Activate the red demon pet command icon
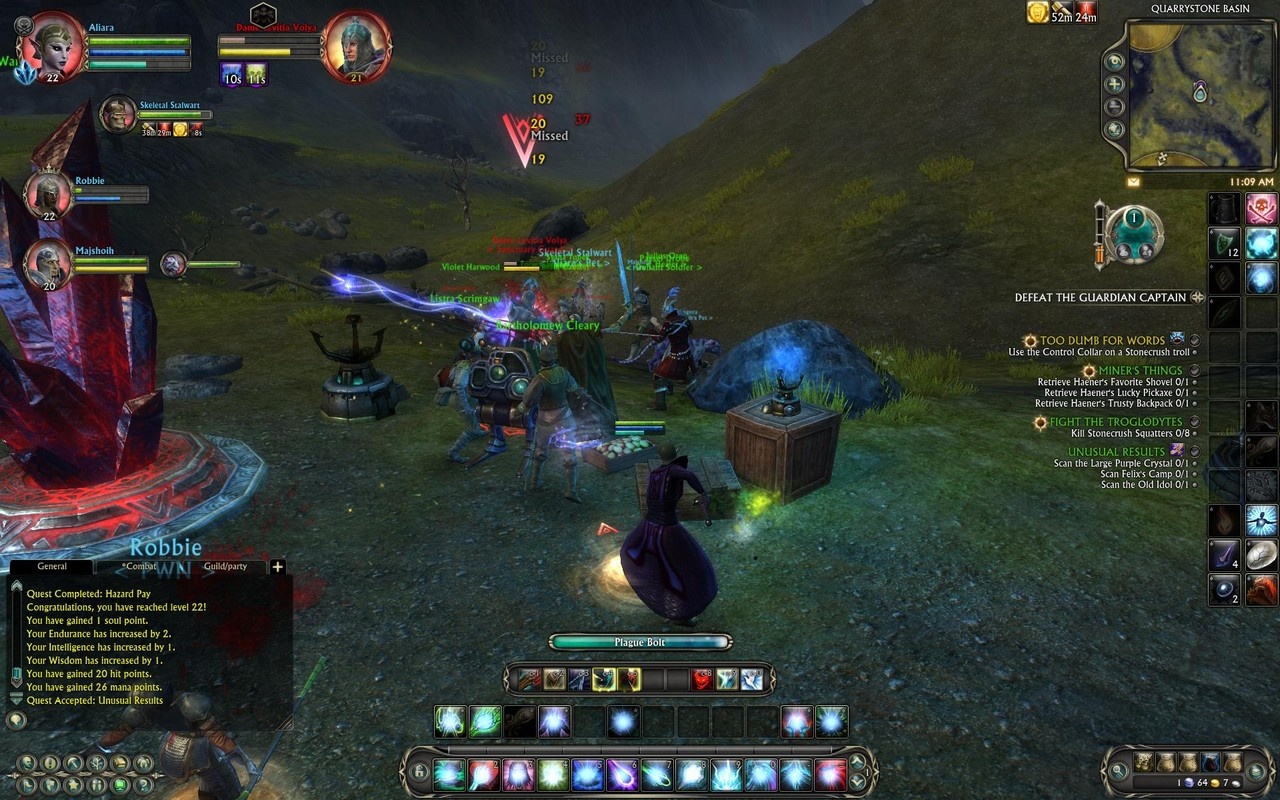This screenshot has width=1280, height=800. tap(704, 680)
